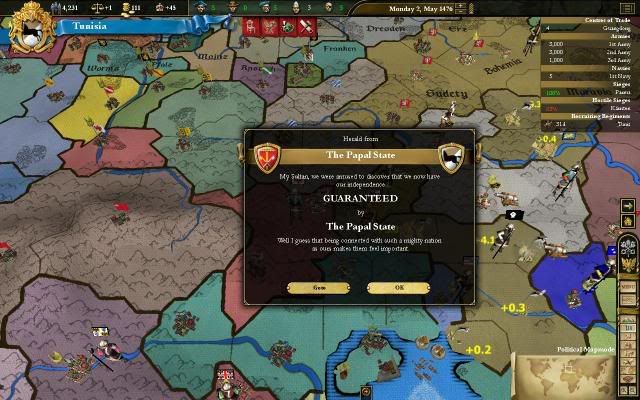This screenshot has height=400, width=640.
Task: Click the yellow arrow button on right panel
Action: pyautogui.click(x=628, y=206)
